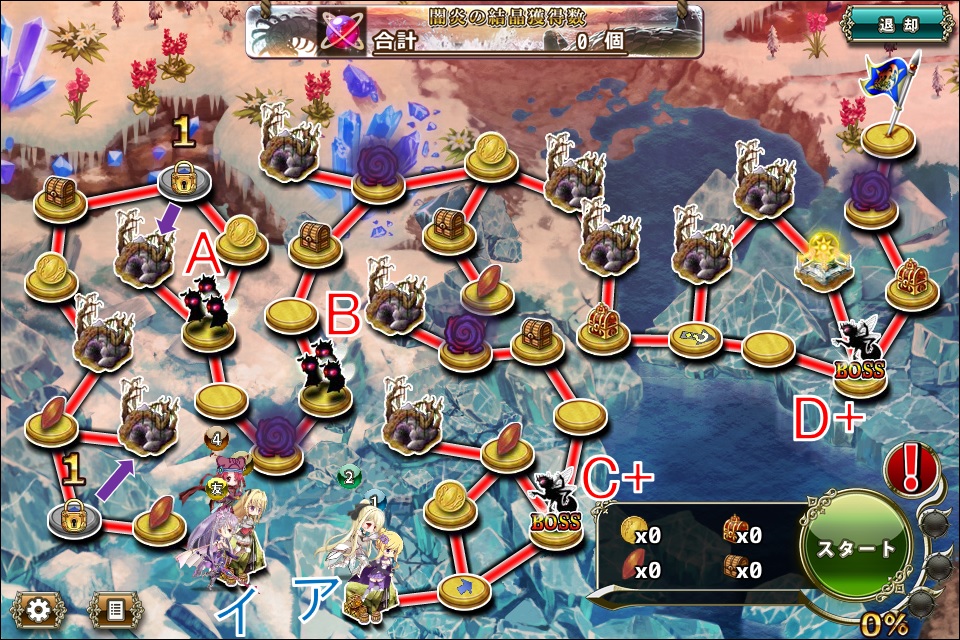
Task: Open the list document button
Action: (x=115, y=608)
